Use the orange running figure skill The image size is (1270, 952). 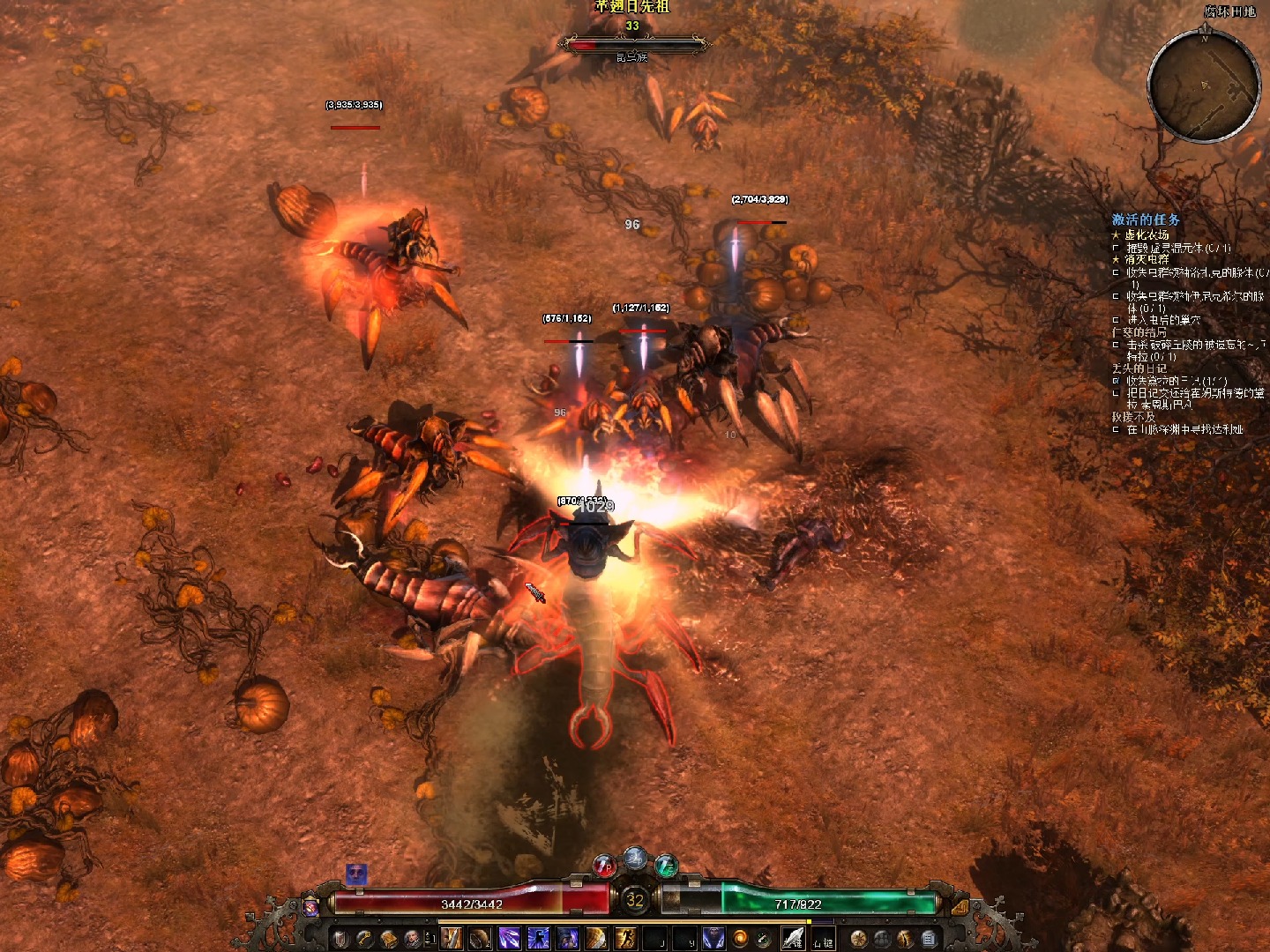coord(625,938)
